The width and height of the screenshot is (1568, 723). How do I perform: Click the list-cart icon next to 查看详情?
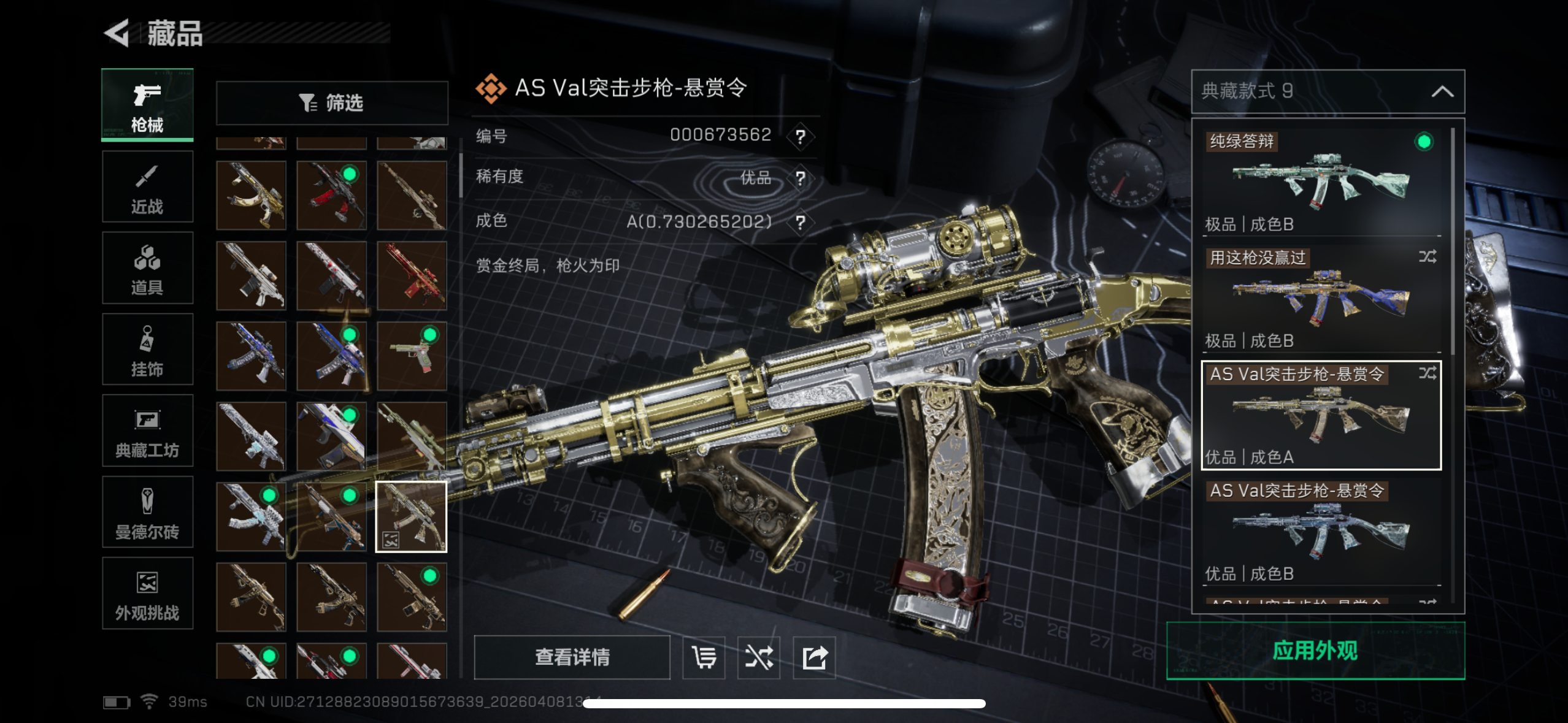click(704, 657)
